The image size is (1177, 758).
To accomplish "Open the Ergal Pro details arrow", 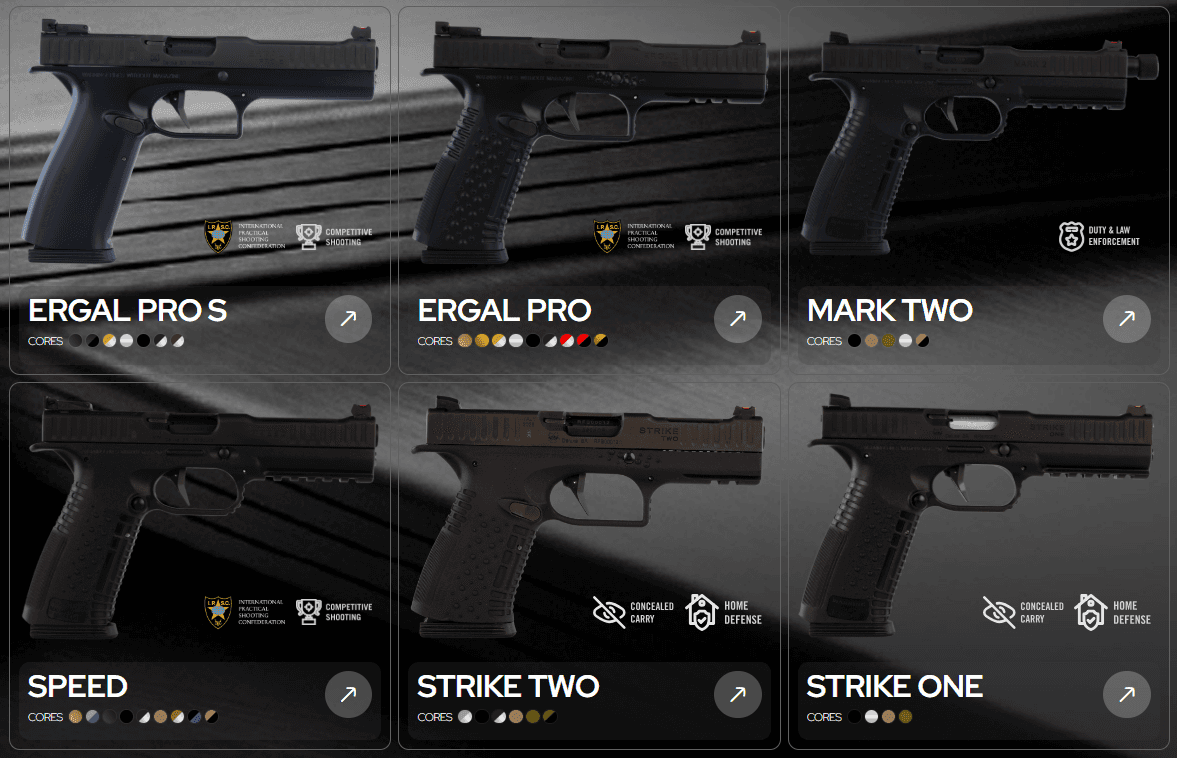I will [737, 319].
